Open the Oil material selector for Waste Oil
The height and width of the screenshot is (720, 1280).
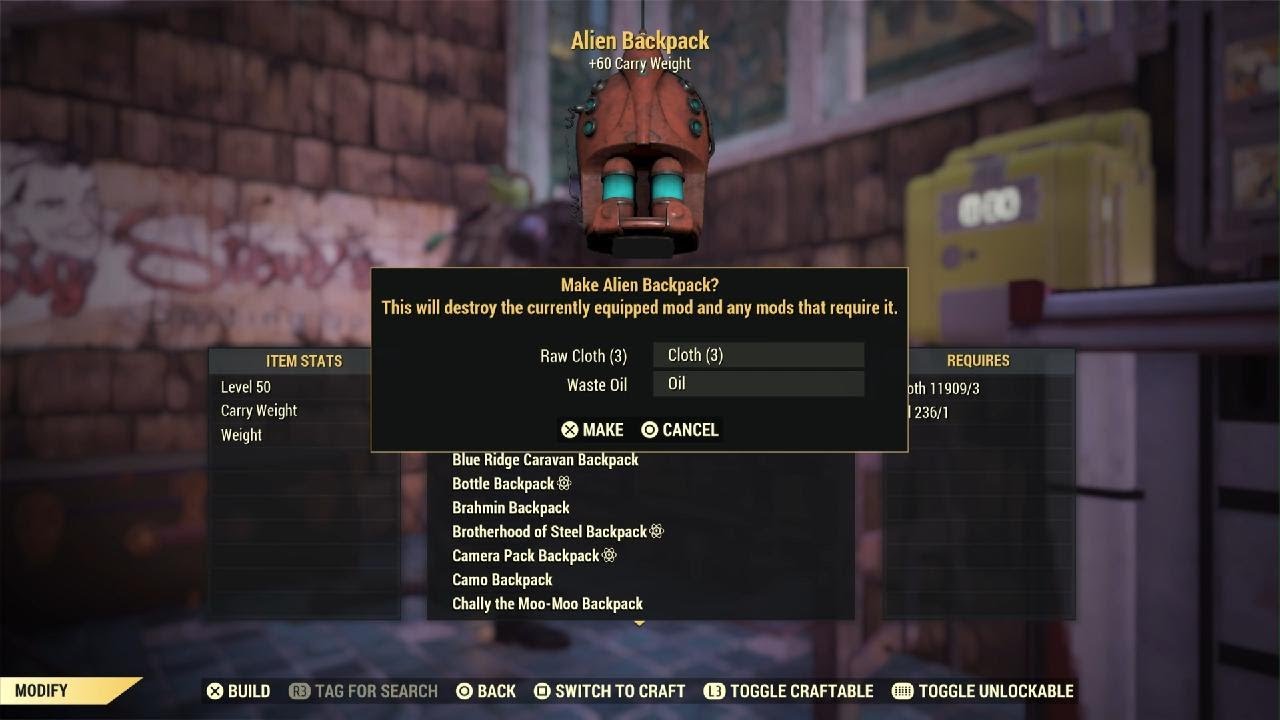point(758,383)
